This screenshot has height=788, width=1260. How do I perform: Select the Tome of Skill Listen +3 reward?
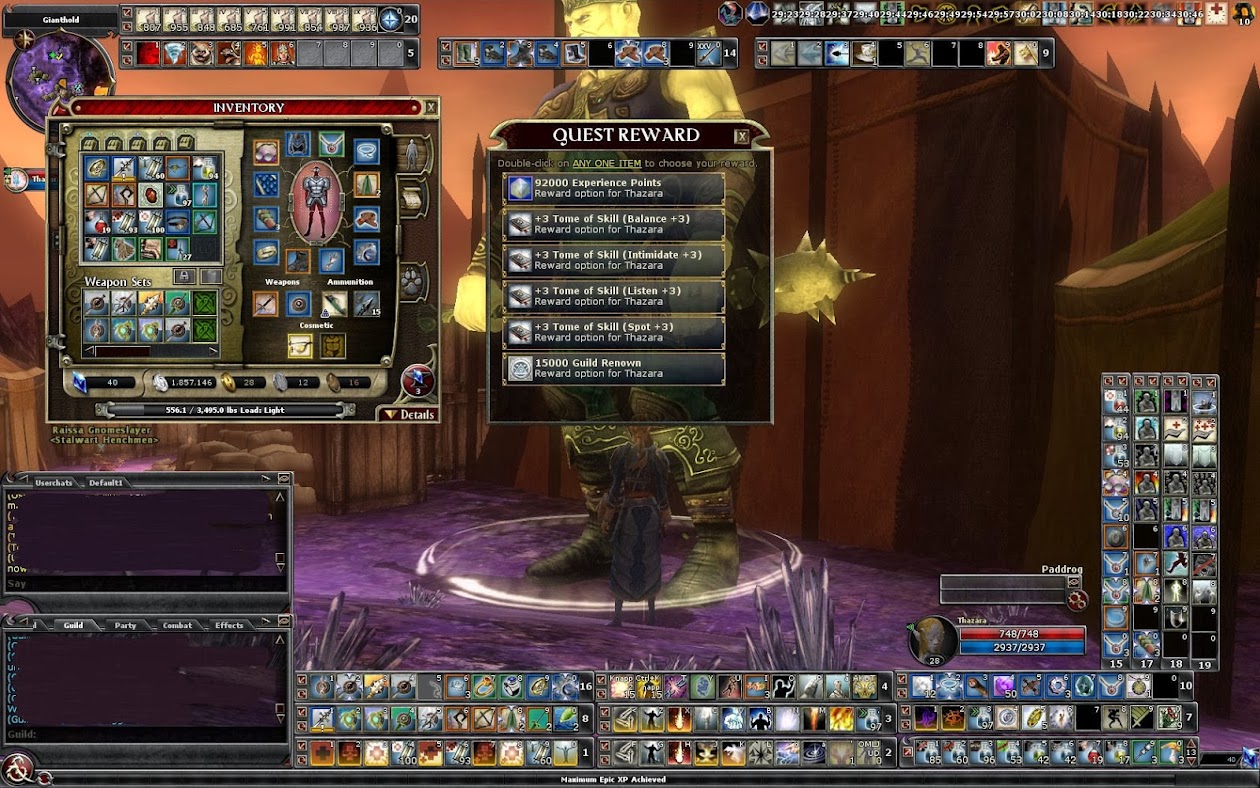pos(614,296)
